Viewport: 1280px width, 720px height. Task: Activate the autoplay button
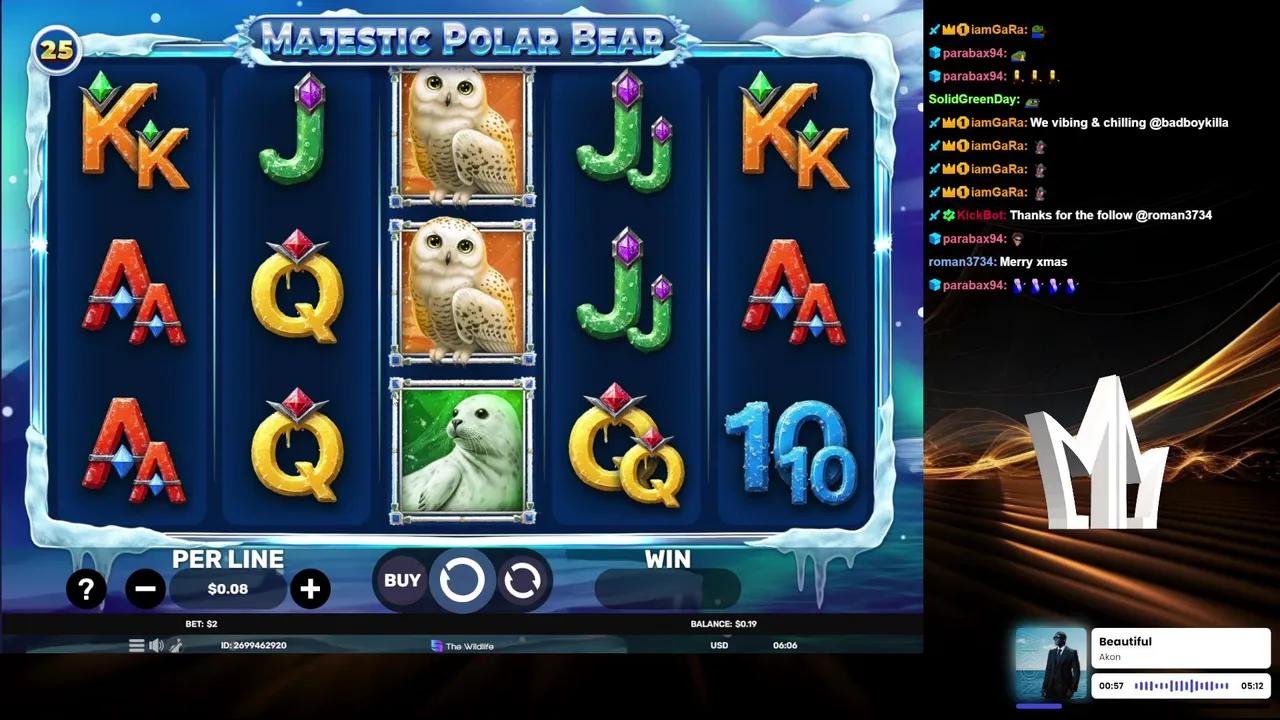click(x=522, y=580)
